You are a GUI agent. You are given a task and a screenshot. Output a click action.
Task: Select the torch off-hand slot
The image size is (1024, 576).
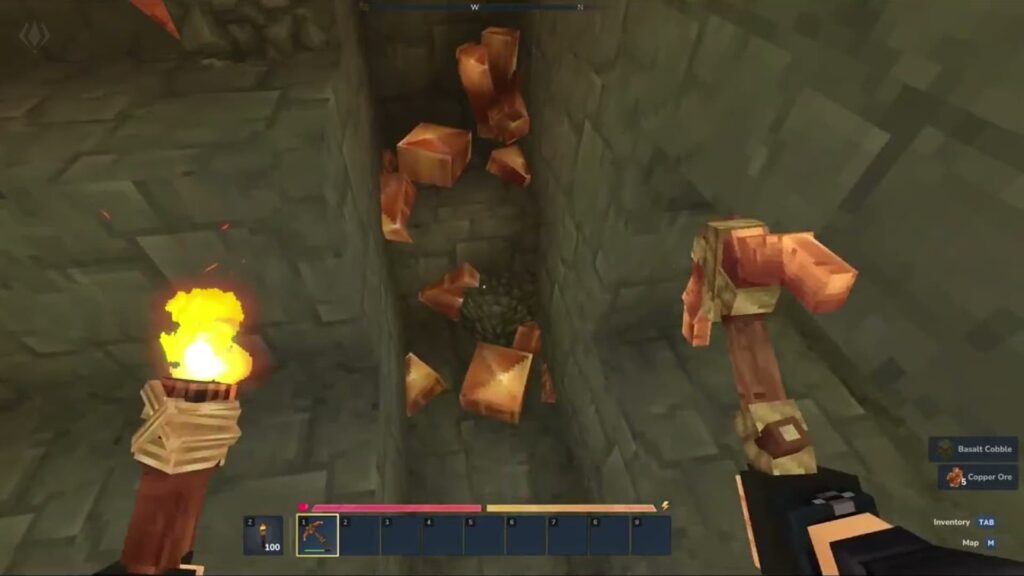pyautogui.click(x=263, y=535)
